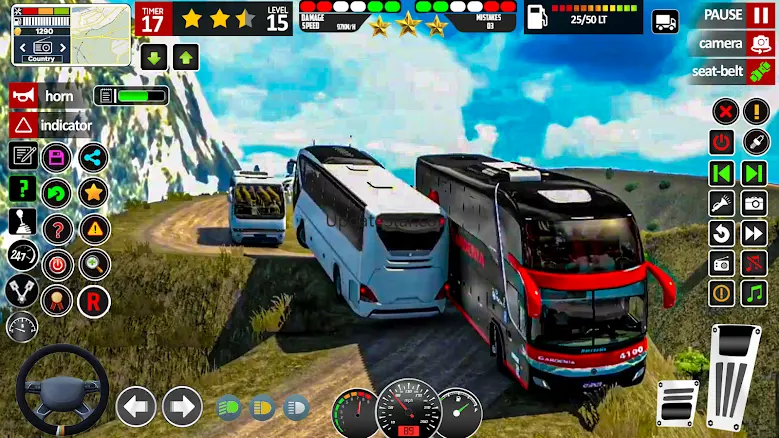Select the yellow star favorite icon
The image size is (779, 438).
pos(93,191)
